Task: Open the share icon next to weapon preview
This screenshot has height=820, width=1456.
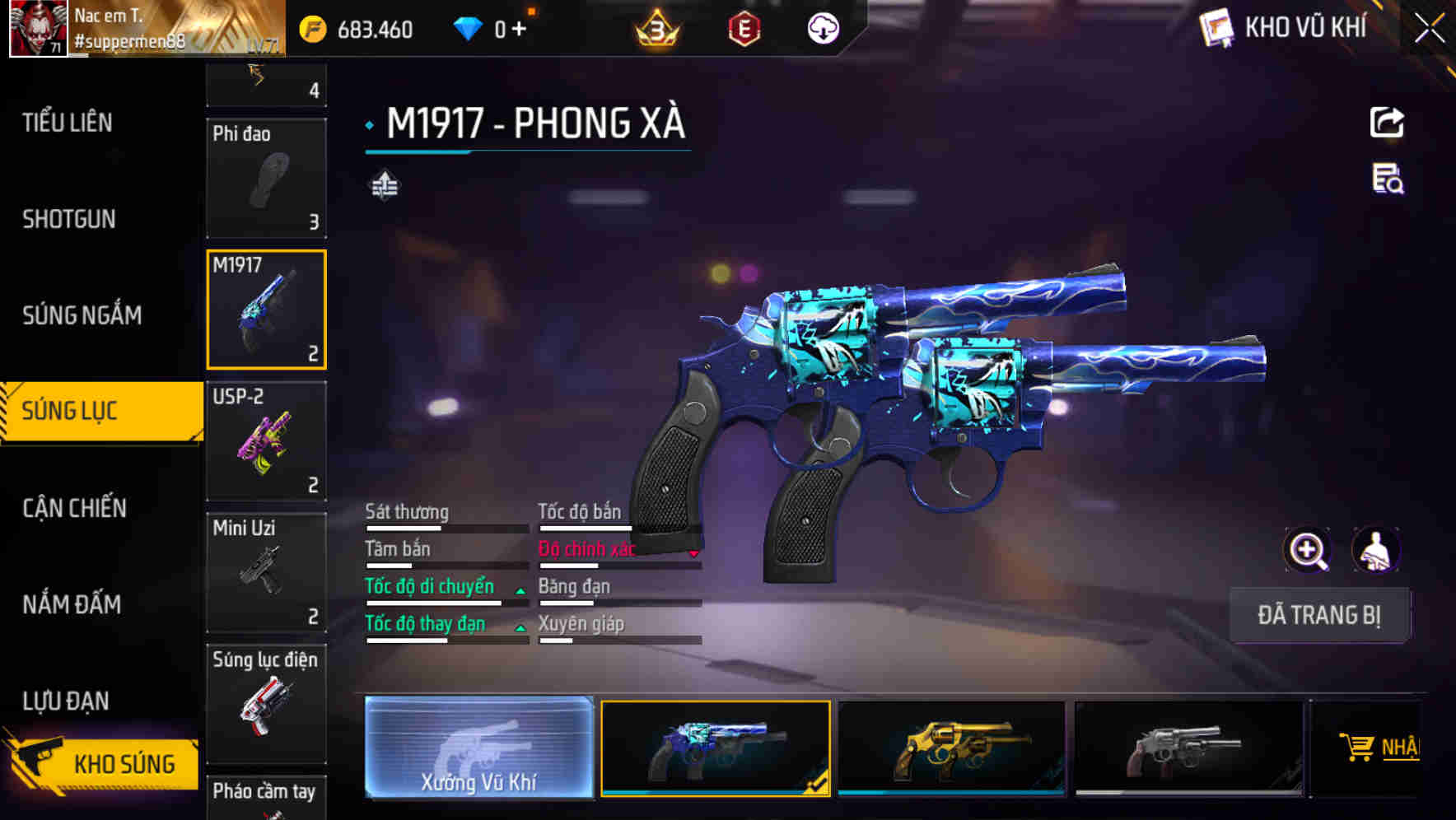Action: coord(1387,122)
